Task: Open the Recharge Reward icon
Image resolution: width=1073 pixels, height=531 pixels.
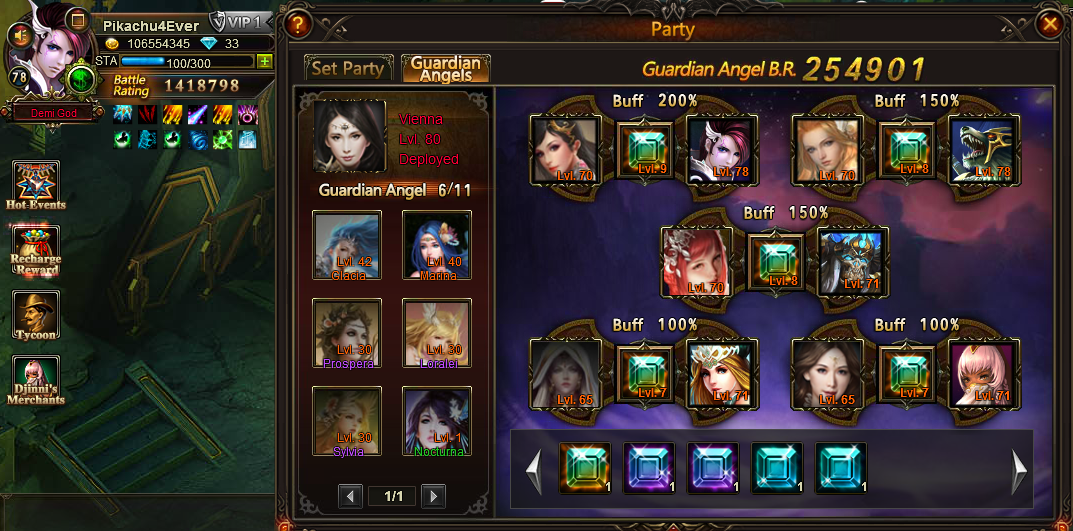Action: click(x=36, y=250)
